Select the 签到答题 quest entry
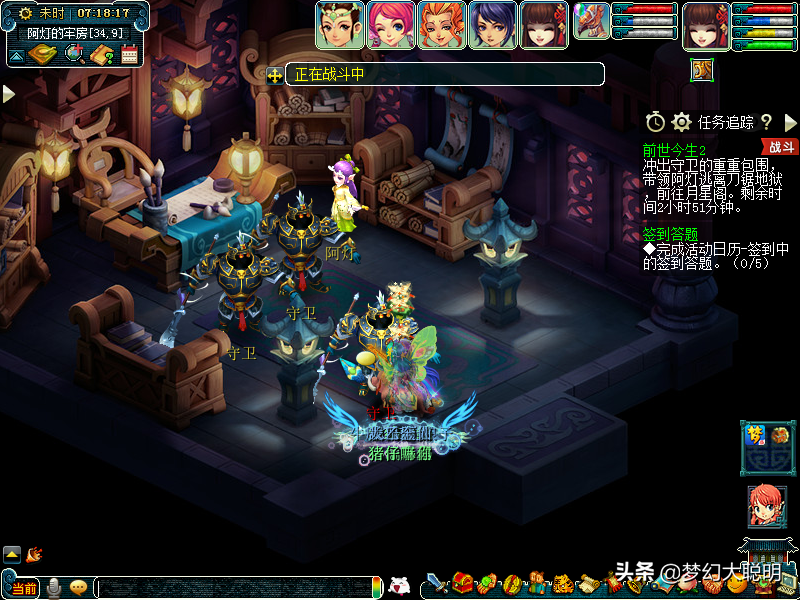Image resolution: width=800 pixels, height=600 pixels. click(671, 233)
